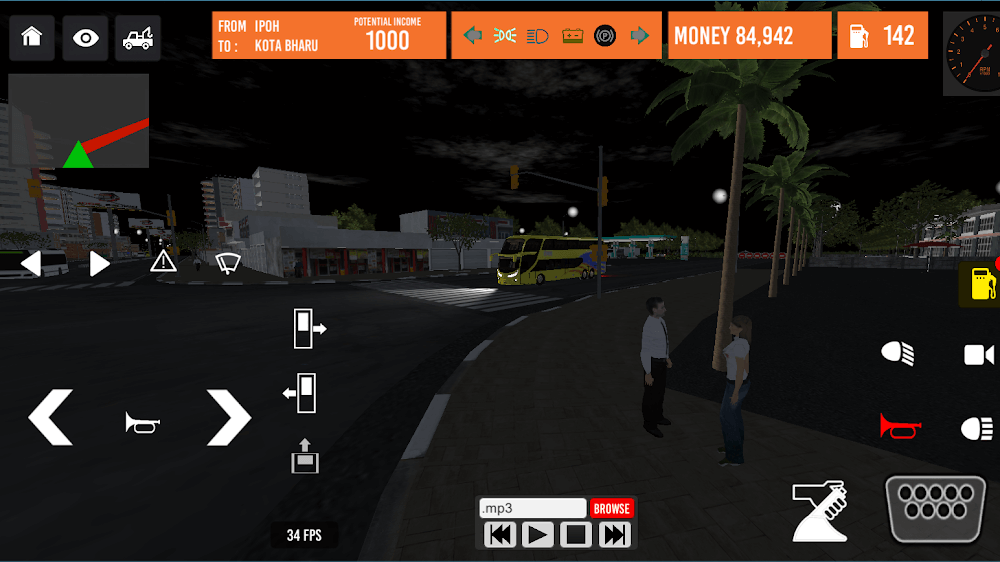1000x562 pixels.
Task: Turn on the hazard warning lights
Action: coord(163,262)
